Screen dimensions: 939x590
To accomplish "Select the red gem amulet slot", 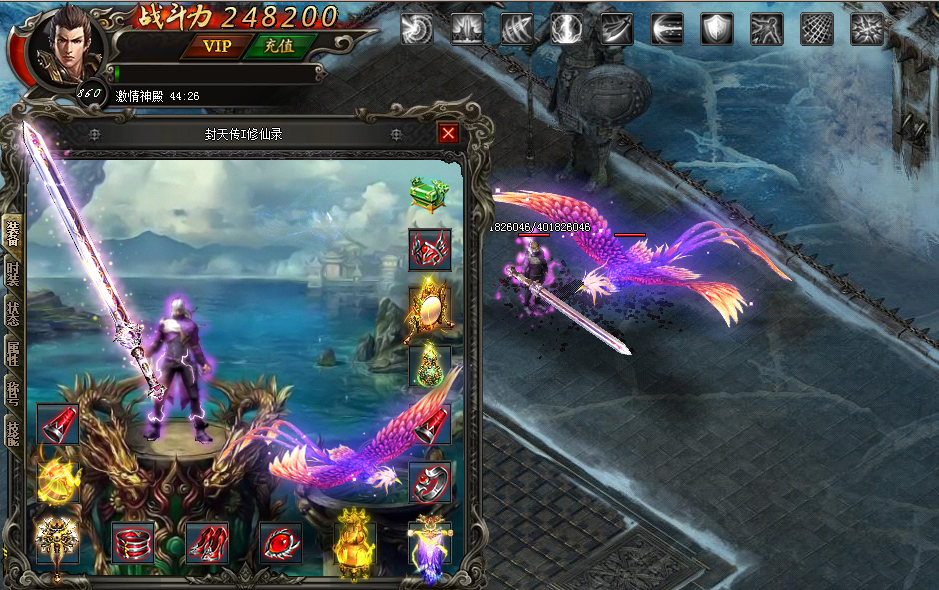I will click(281, 543).
